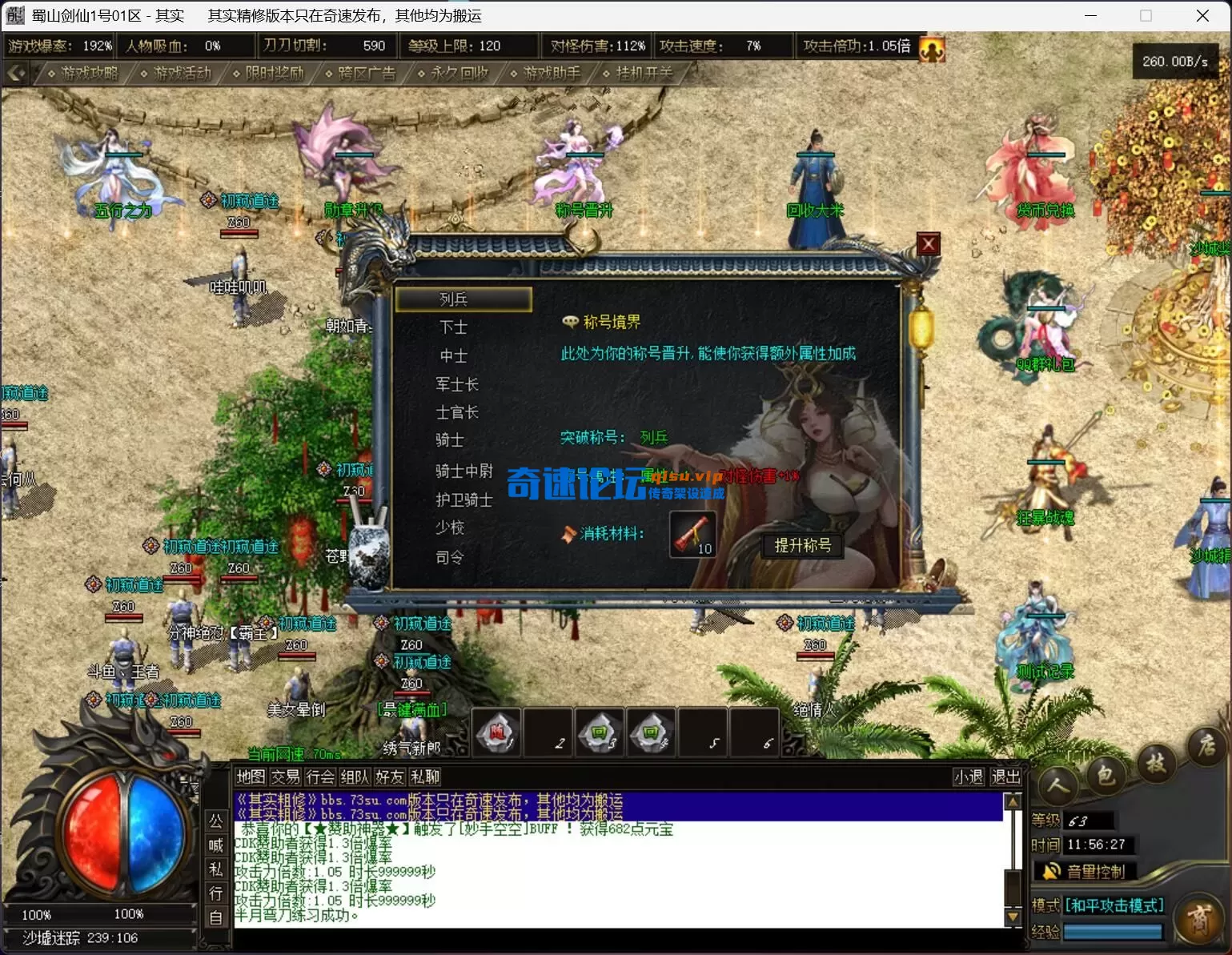Switch the 和平攻击模式 attack mode
Image resolution: width=1232 pixels, height=955 pixels.
click(1113, 905)
